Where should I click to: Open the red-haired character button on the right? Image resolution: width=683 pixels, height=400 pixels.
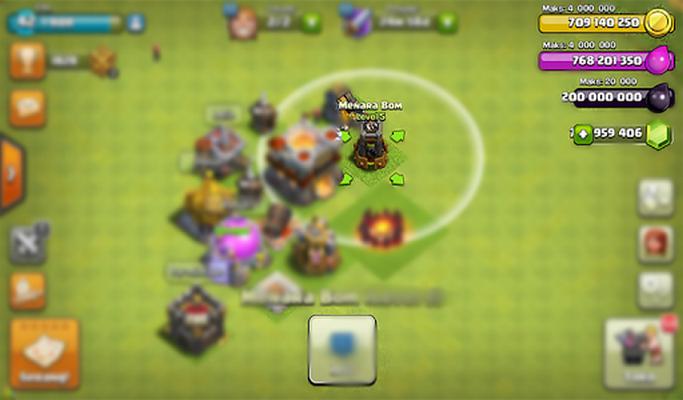point(655,243)
